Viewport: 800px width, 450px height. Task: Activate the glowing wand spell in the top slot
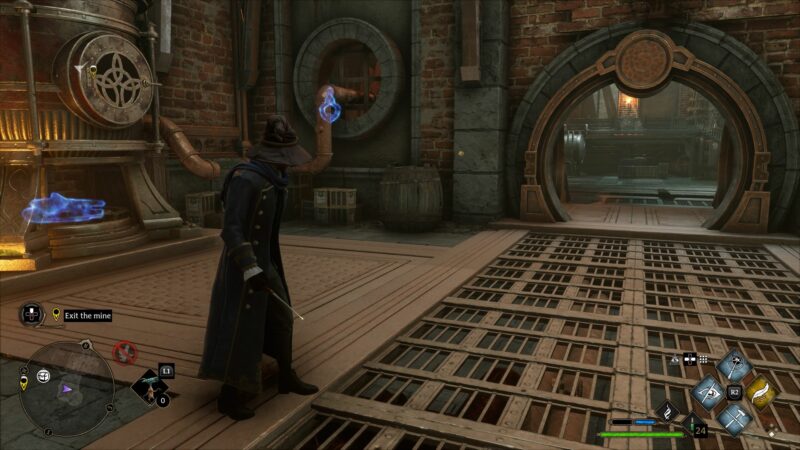click(x=735, y=364)
